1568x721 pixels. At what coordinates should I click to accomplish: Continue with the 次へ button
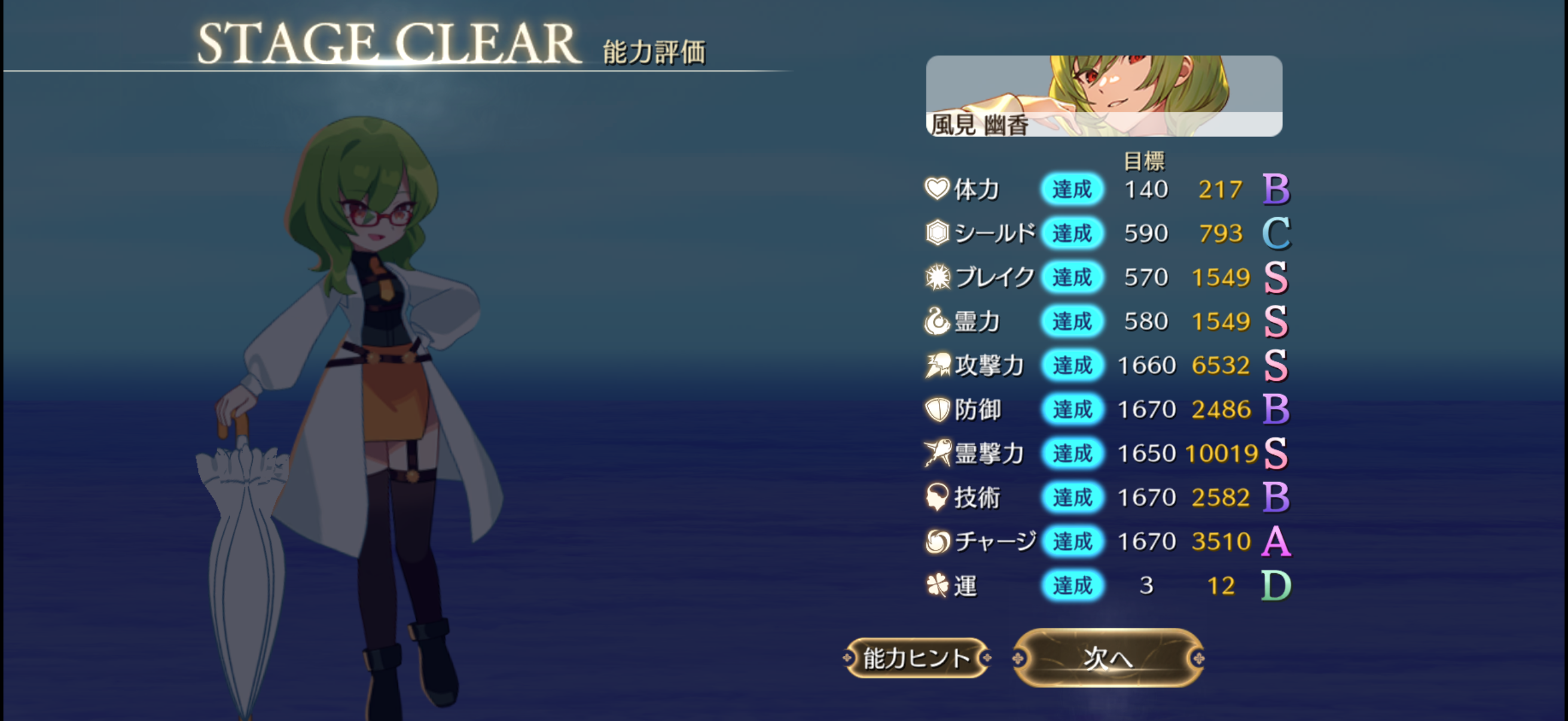pos(1108,658)
